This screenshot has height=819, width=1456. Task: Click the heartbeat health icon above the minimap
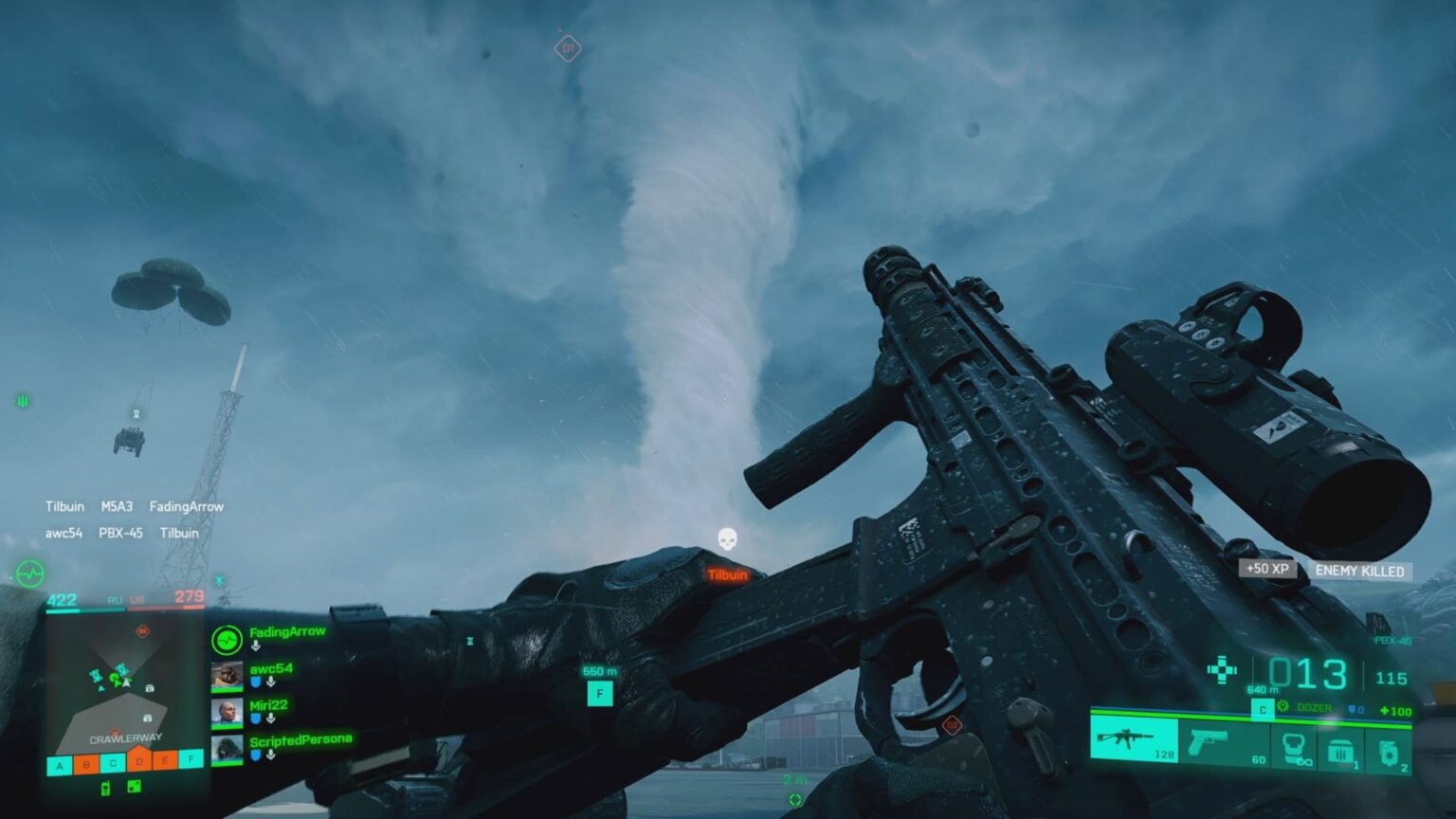pyautogui.click(x=30, y=573)
